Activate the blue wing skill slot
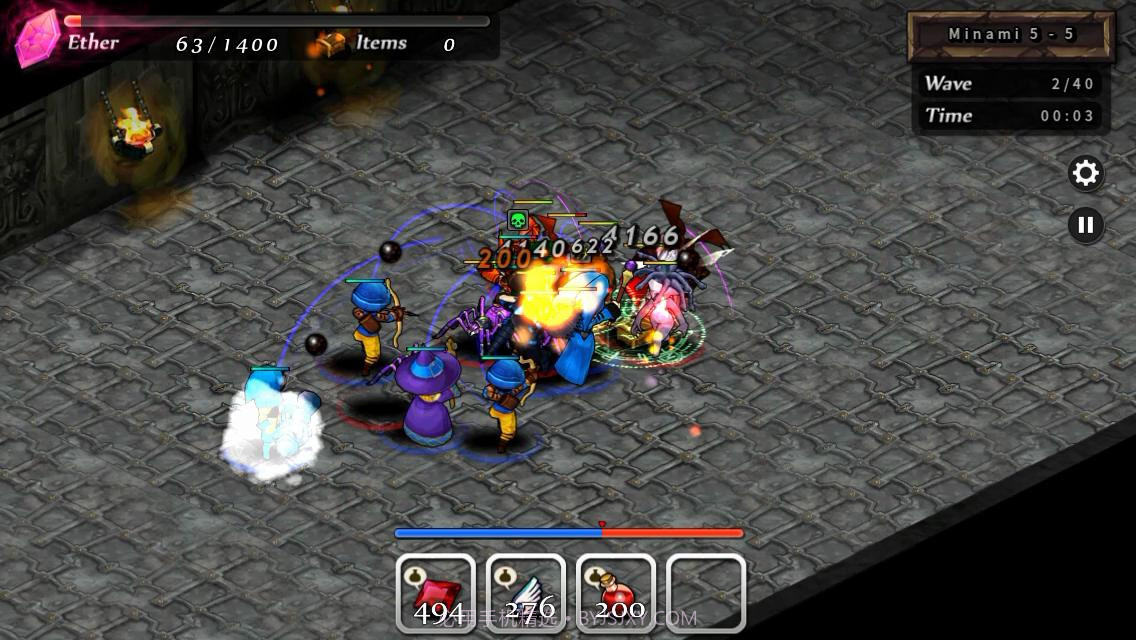1136x640 pixels. (x=526, y=593)
